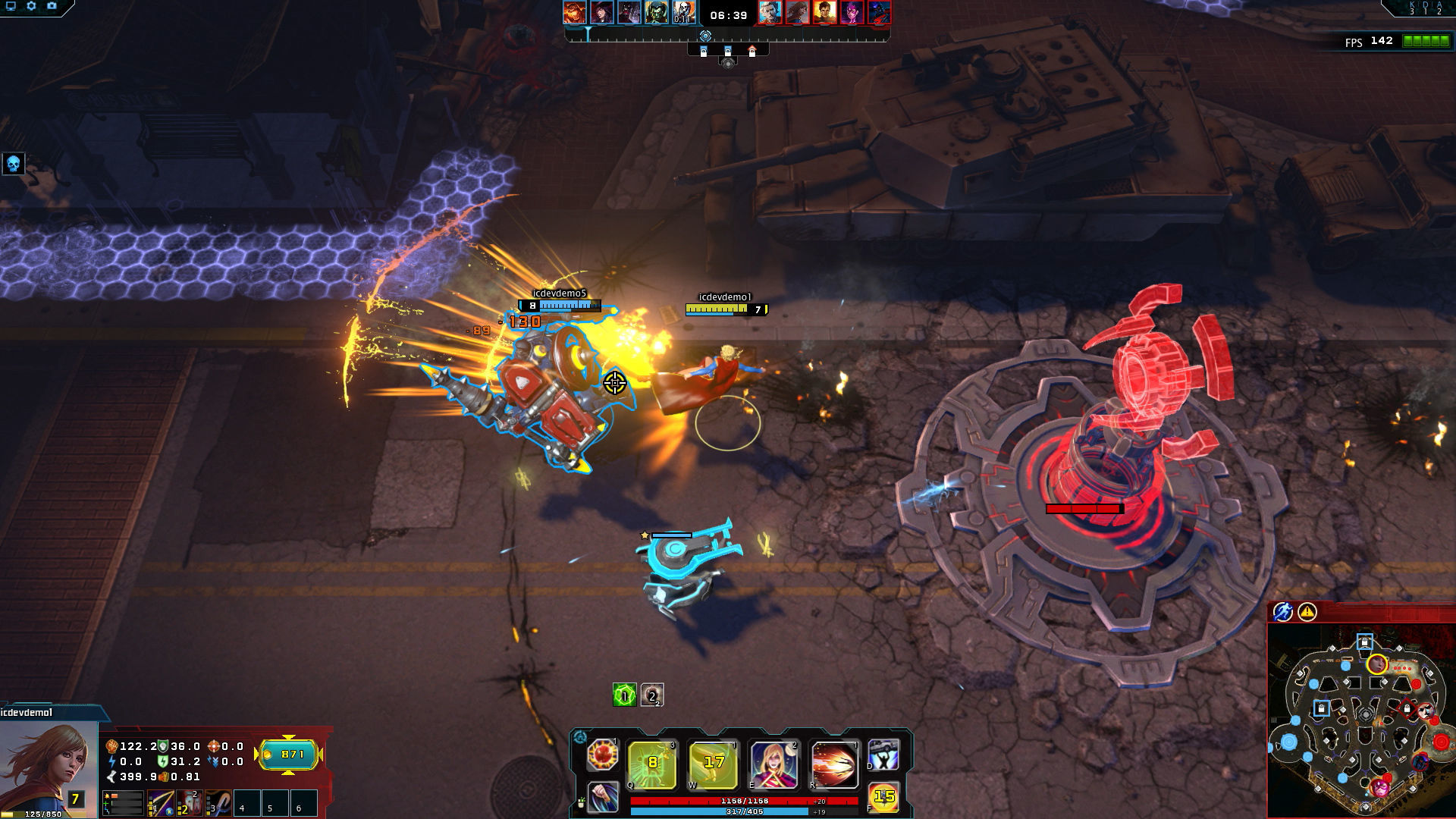Open the shop via 871 credits button

(x=289, y=755)
